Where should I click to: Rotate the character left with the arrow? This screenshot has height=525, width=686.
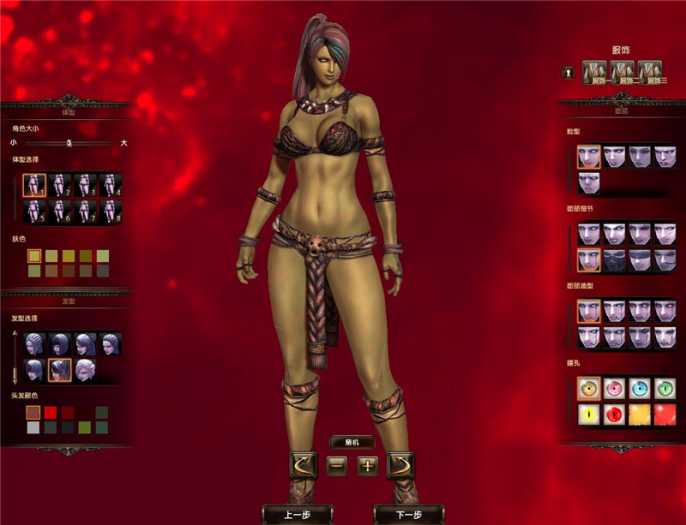[x=302, y=464]
